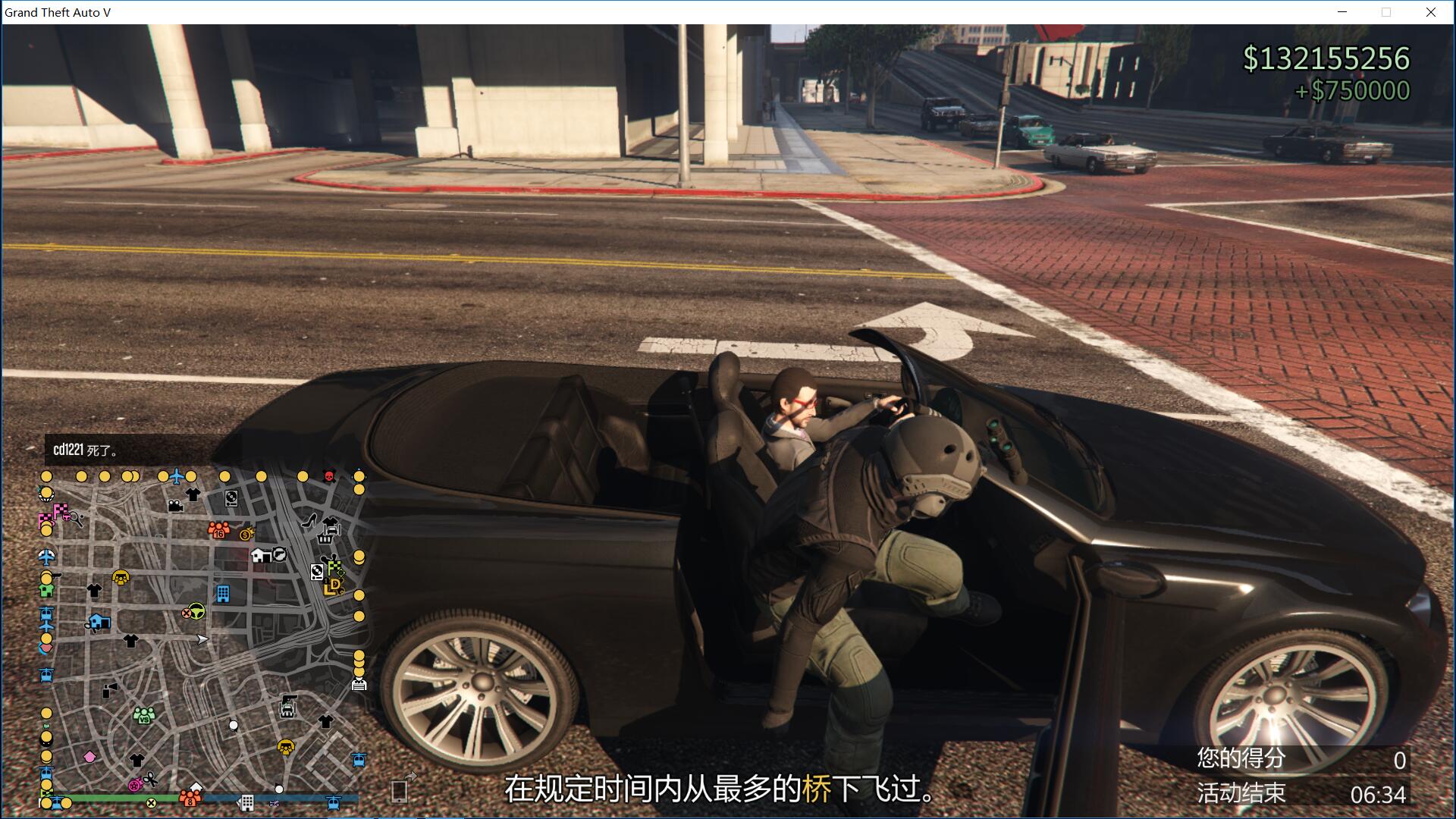Click the pink diamond marker on the minimap
The image size is (1456, 819).
89,757
